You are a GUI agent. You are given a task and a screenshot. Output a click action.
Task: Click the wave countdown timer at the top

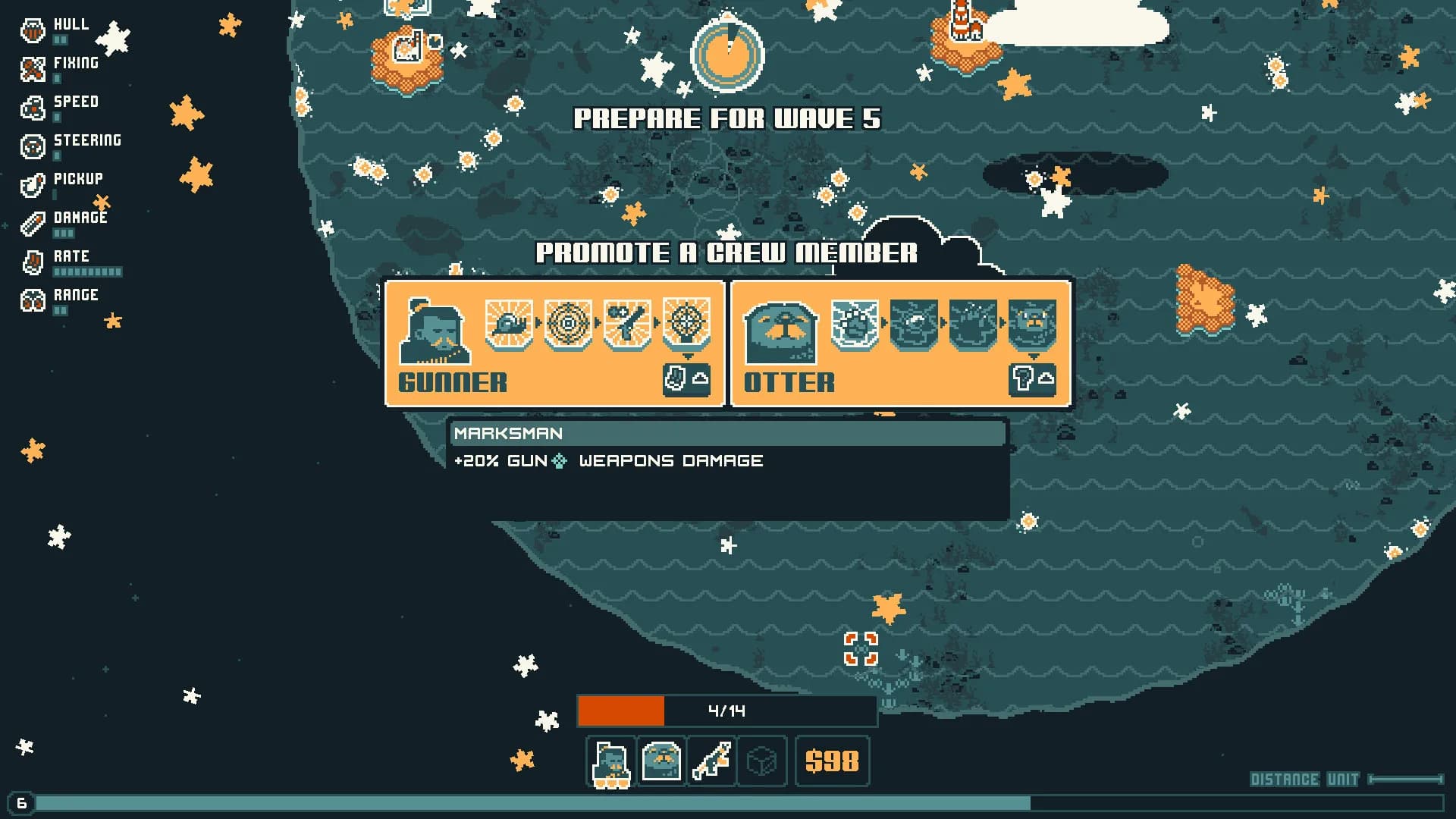pyautogui.click(x=727, y=55)
